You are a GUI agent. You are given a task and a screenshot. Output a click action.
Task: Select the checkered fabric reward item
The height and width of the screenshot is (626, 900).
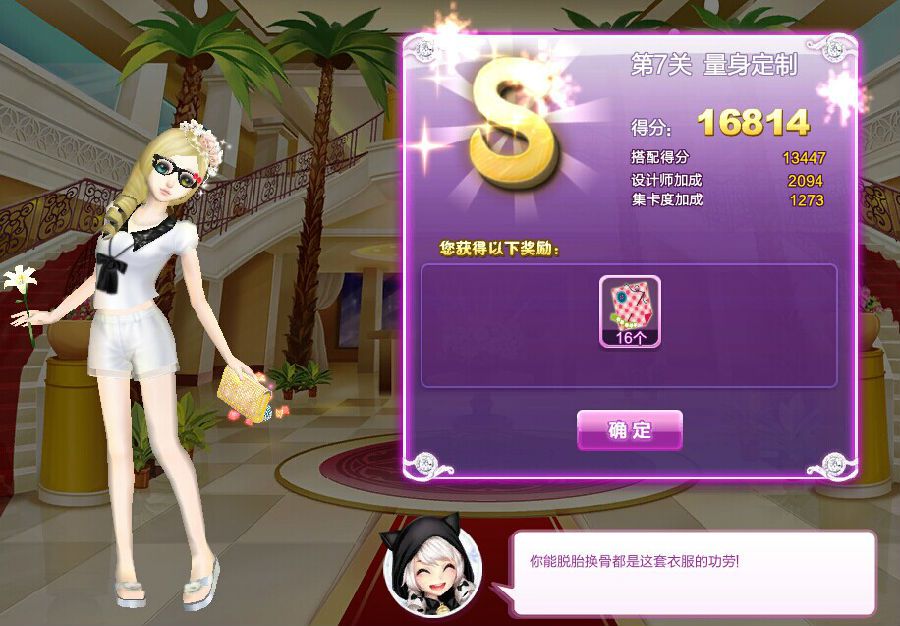coord(630,311)
